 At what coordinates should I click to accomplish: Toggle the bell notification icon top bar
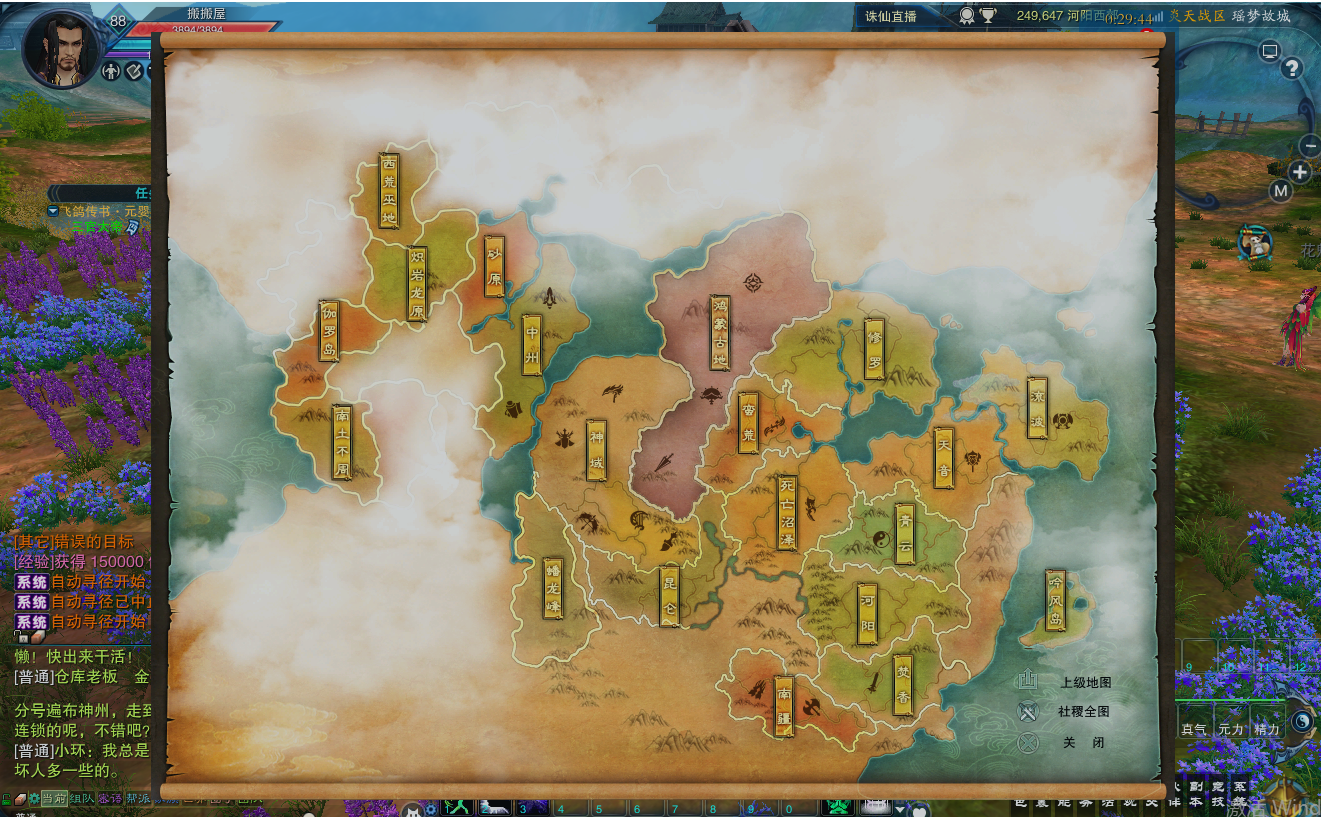coord(967,15)
